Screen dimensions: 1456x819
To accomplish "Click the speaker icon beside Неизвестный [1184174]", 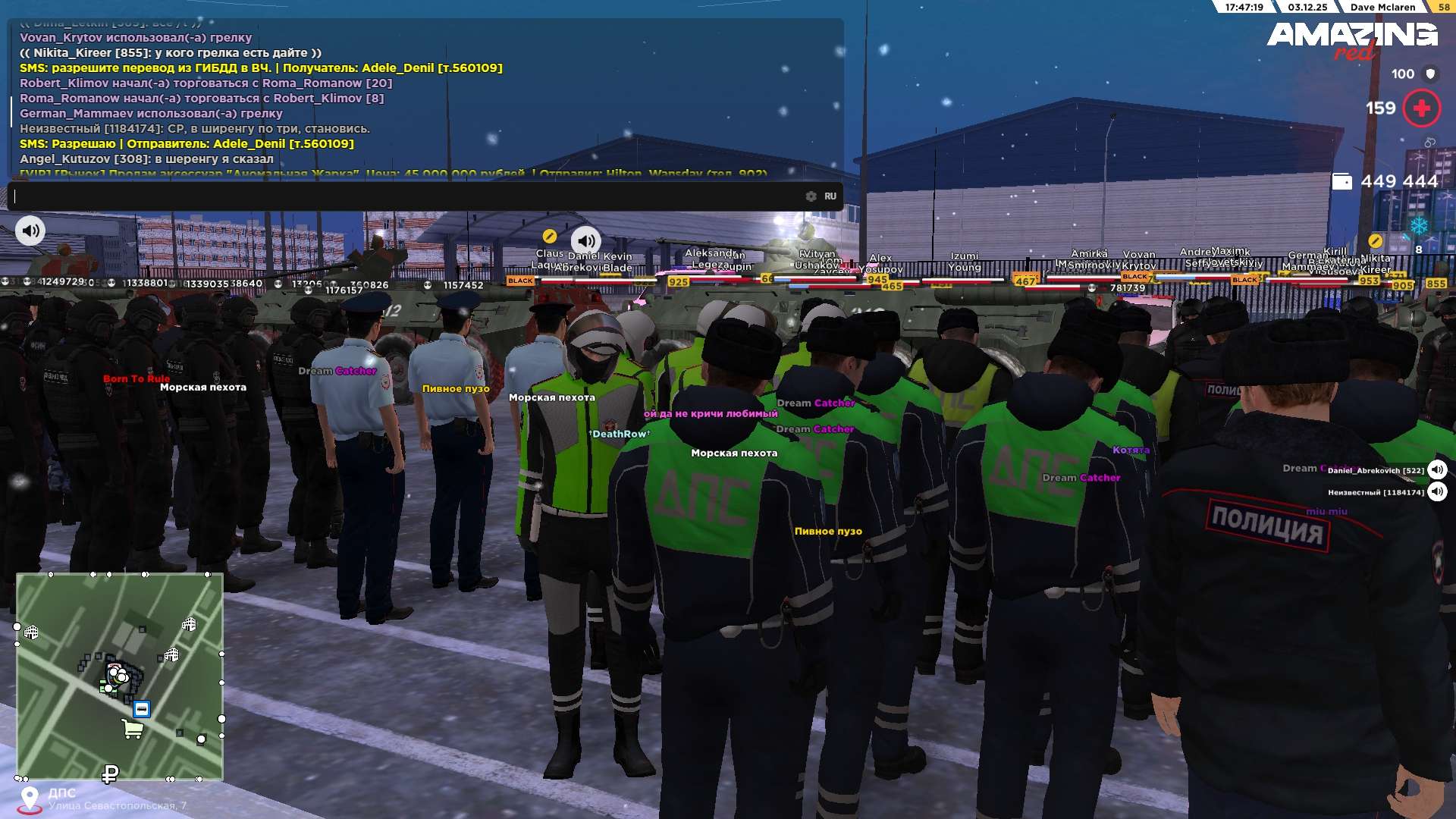I will (x=1437, y=492).
